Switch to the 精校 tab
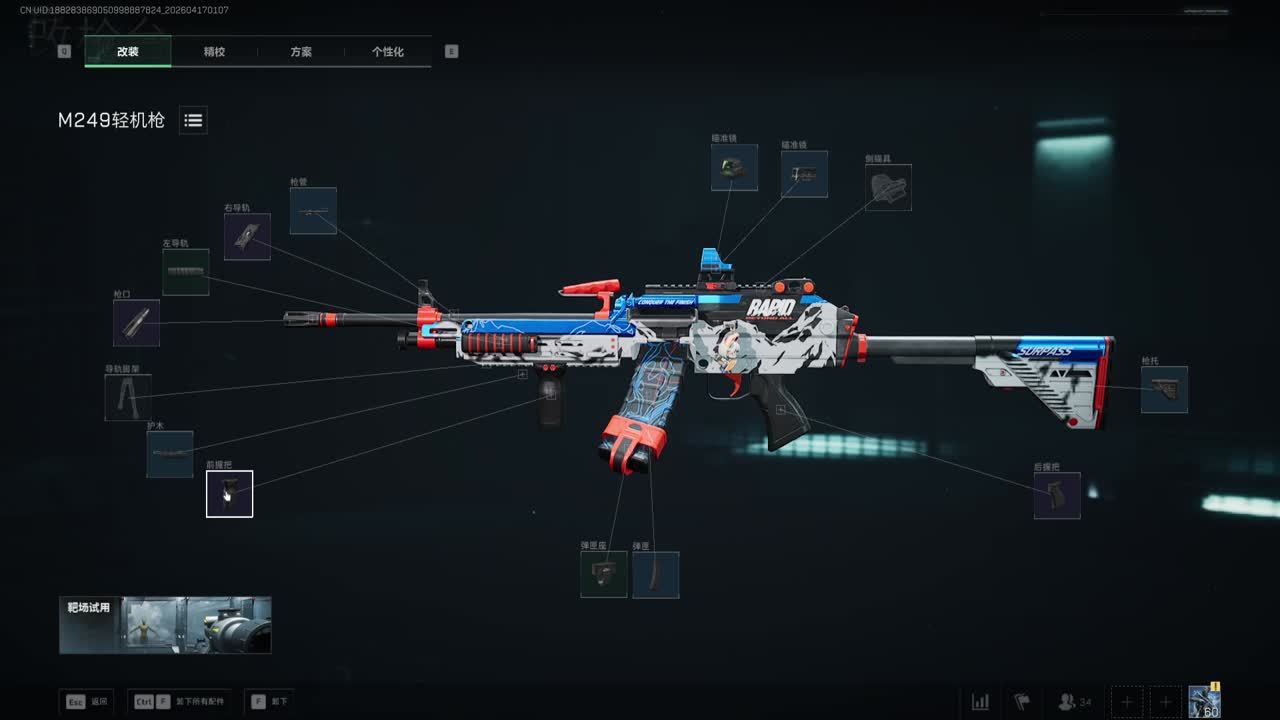Screen dimensions: 1280x720 pyautogui.click(x=214, y=52)
